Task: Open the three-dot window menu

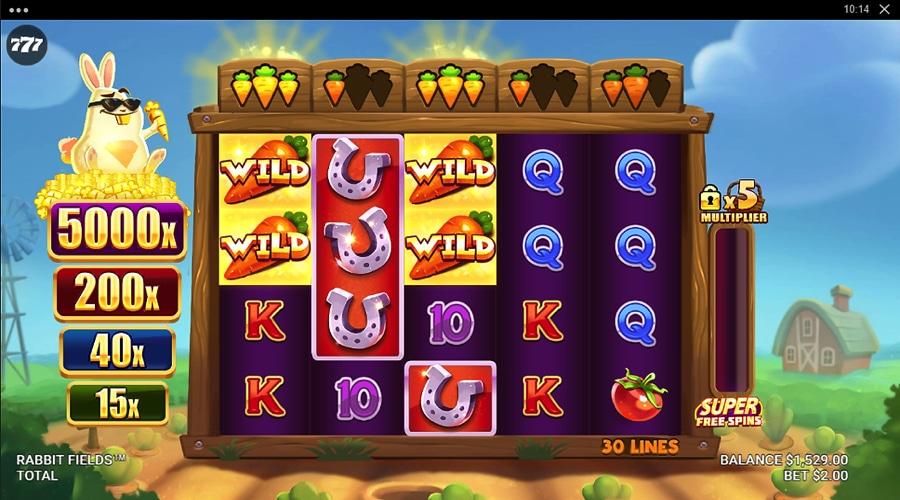Action: coord(17,9)
